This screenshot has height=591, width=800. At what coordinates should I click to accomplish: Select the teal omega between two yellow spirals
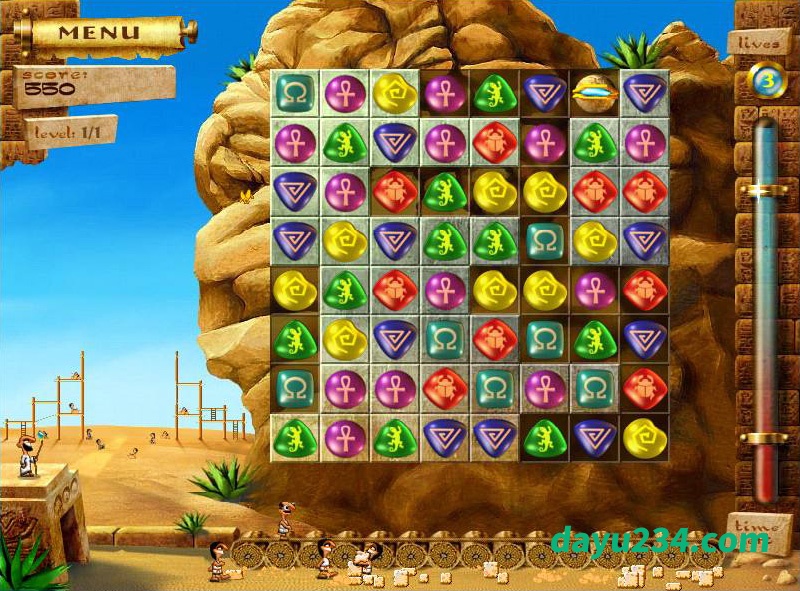click(545, 240)
